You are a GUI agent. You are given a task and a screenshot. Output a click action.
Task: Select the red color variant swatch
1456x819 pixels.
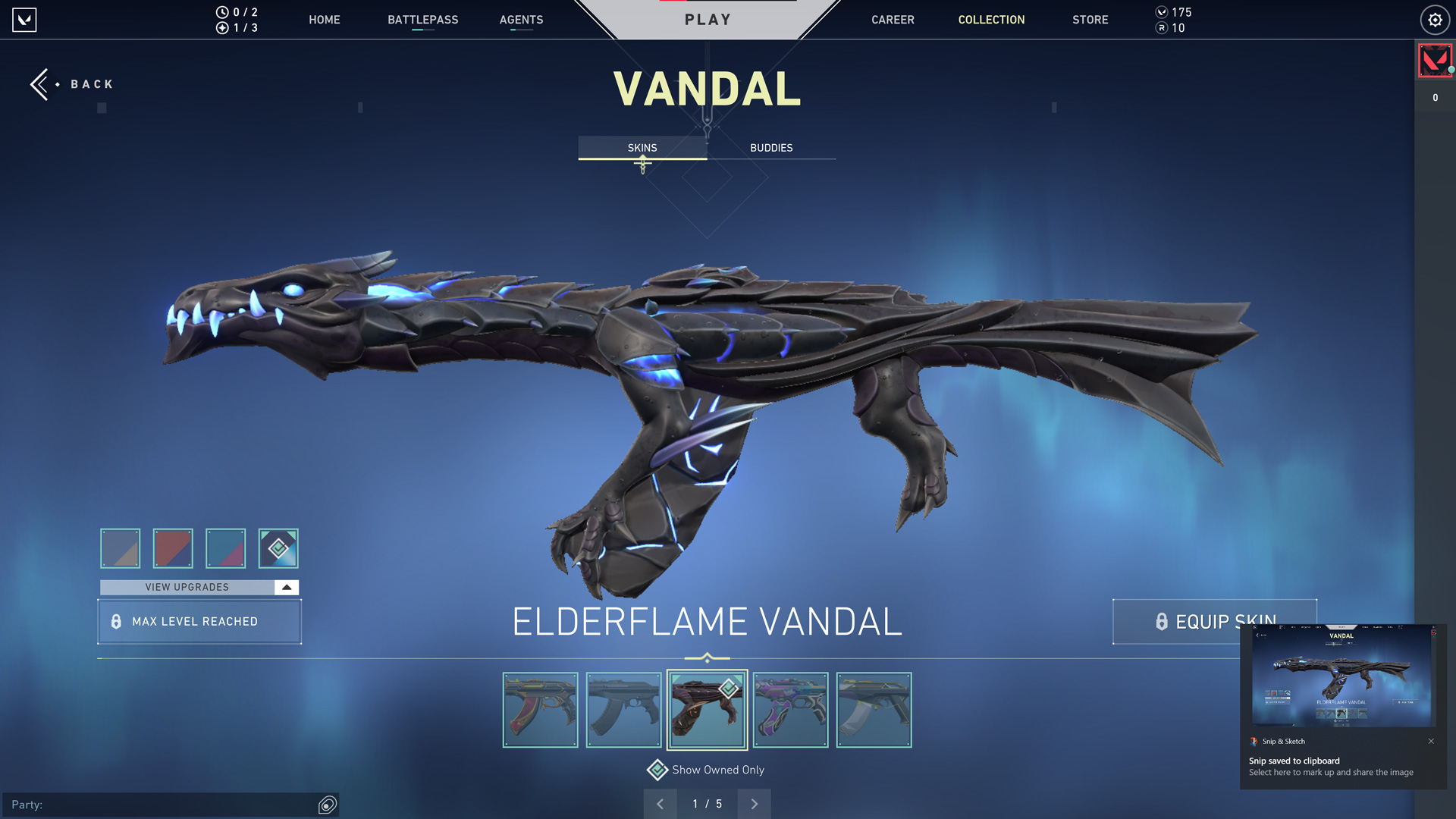tap(173, 548)
